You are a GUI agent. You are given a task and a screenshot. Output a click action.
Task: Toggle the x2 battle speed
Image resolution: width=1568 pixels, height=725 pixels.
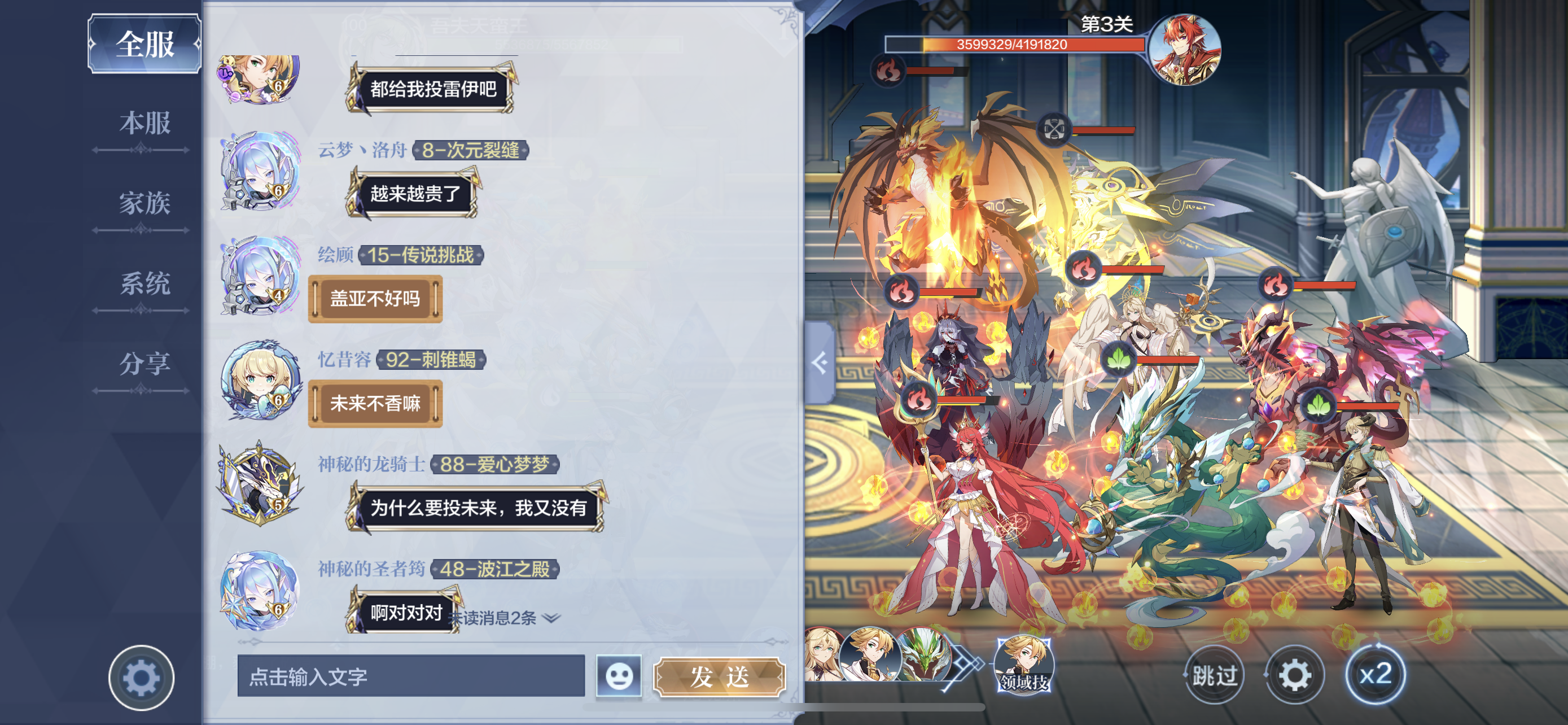pos(1375,675)
